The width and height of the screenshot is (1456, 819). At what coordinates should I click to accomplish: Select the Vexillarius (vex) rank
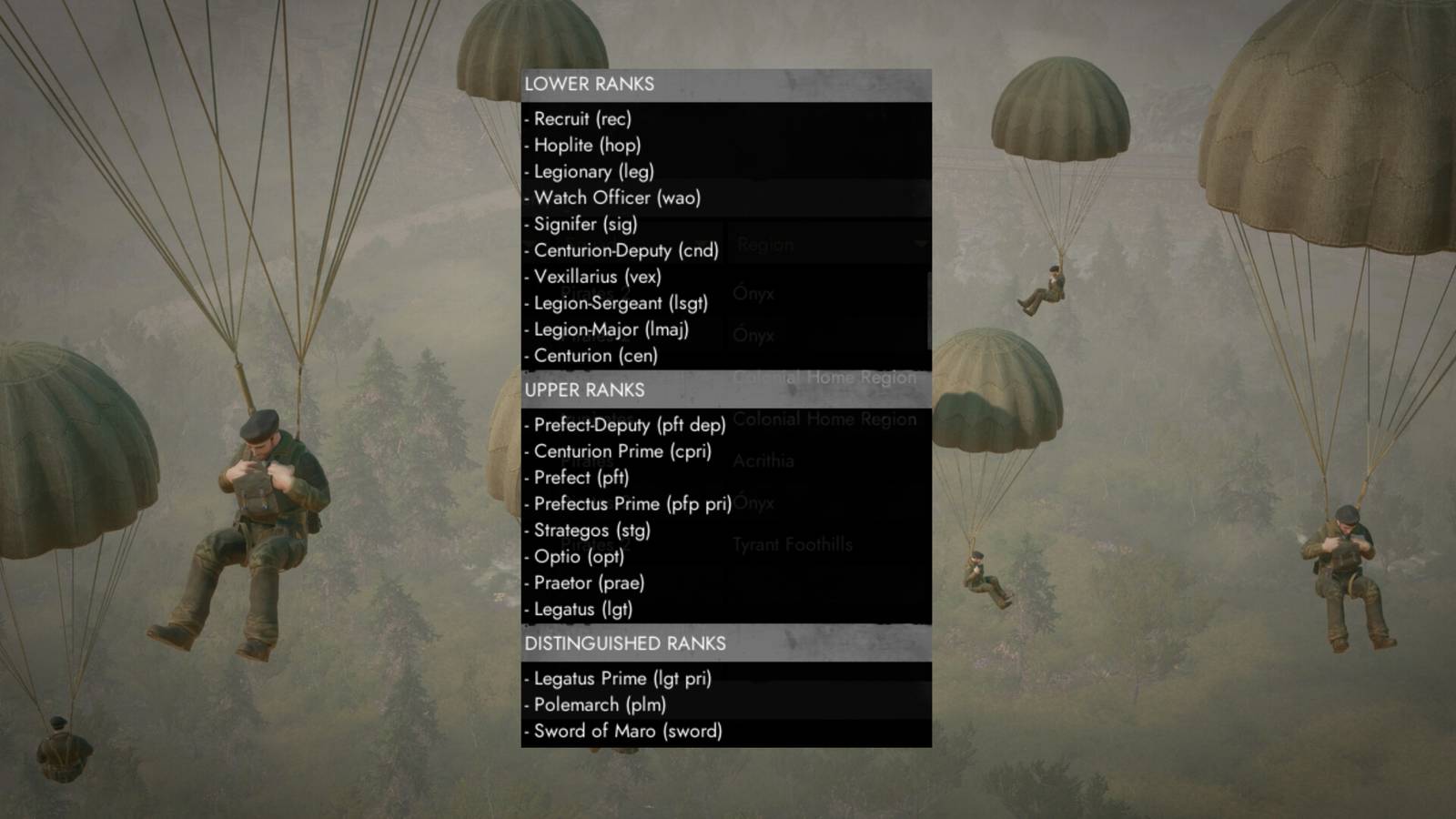click(594, 277)
